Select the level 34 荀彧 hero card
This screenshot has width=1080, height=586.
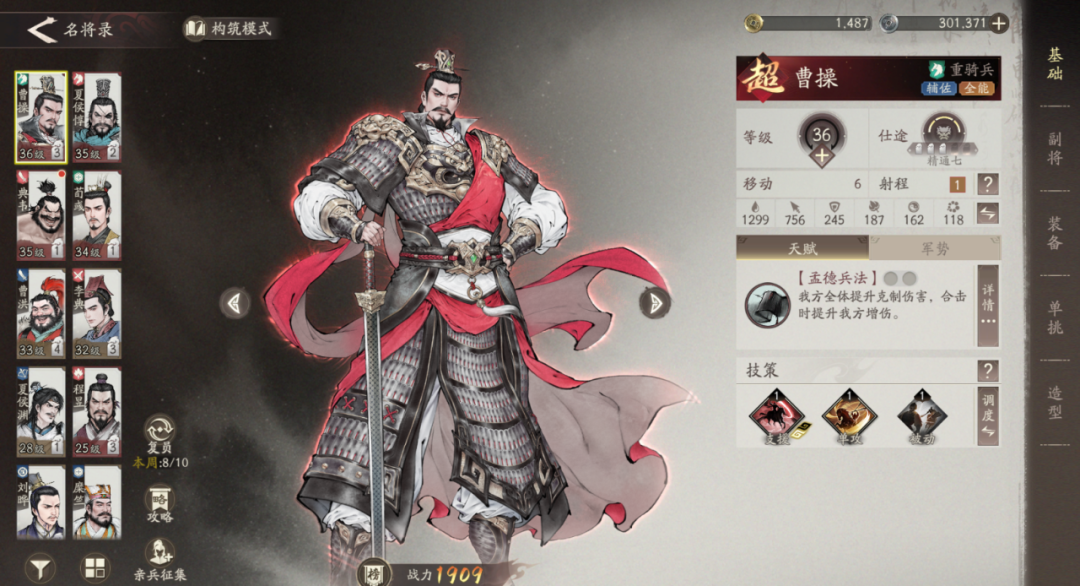pos(97,215)
